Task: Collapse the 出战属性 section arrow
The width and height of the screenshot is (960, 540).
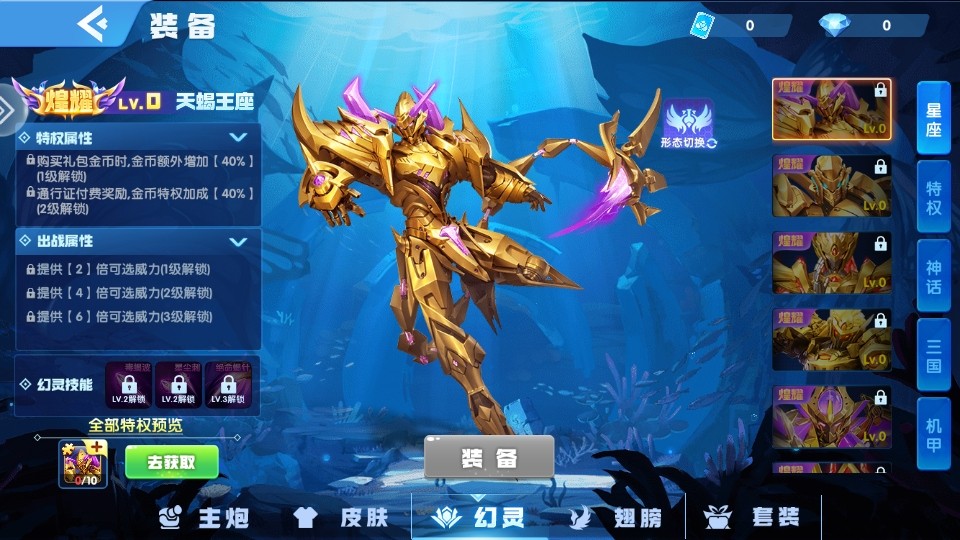Action: (238, 241)
